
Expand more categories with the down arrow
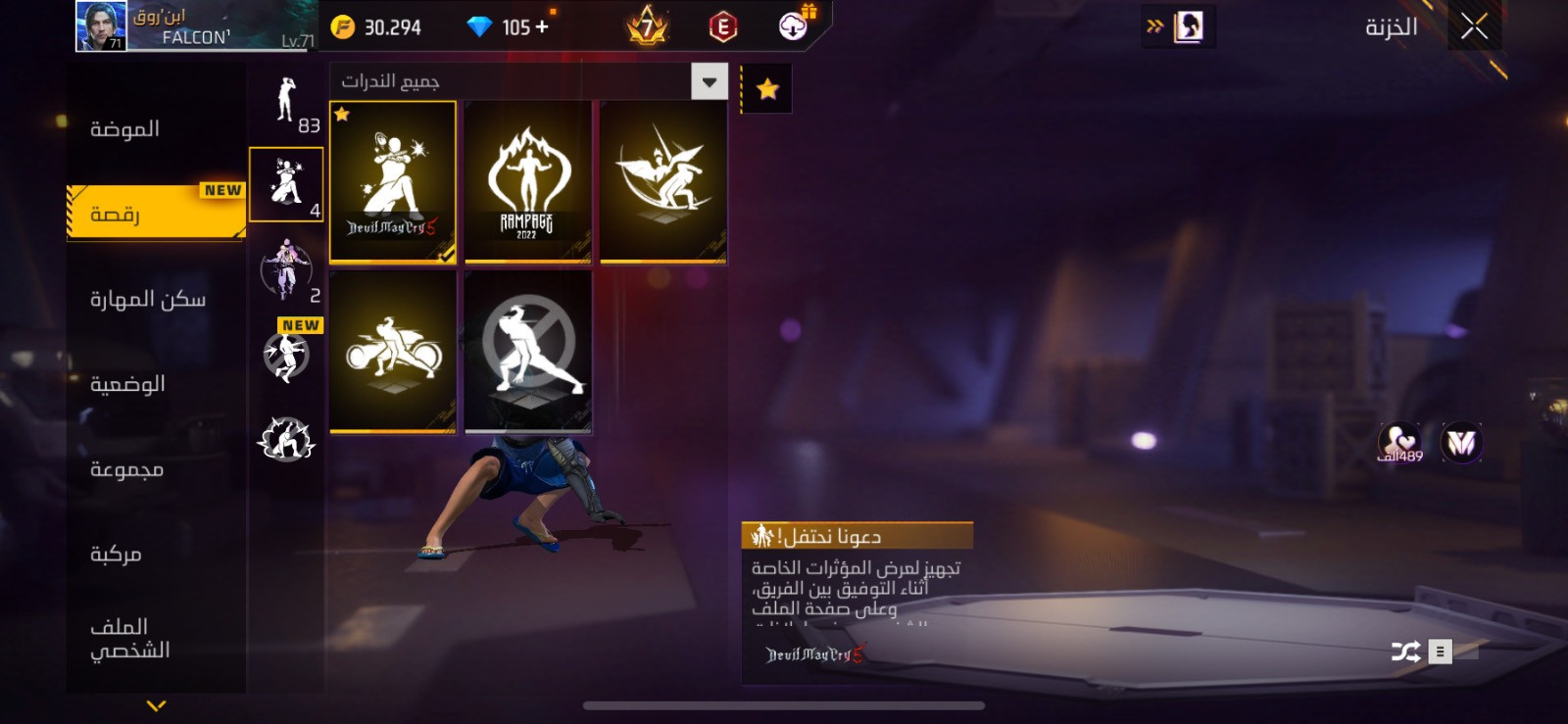pyautogui.click(x=156, y=705)
